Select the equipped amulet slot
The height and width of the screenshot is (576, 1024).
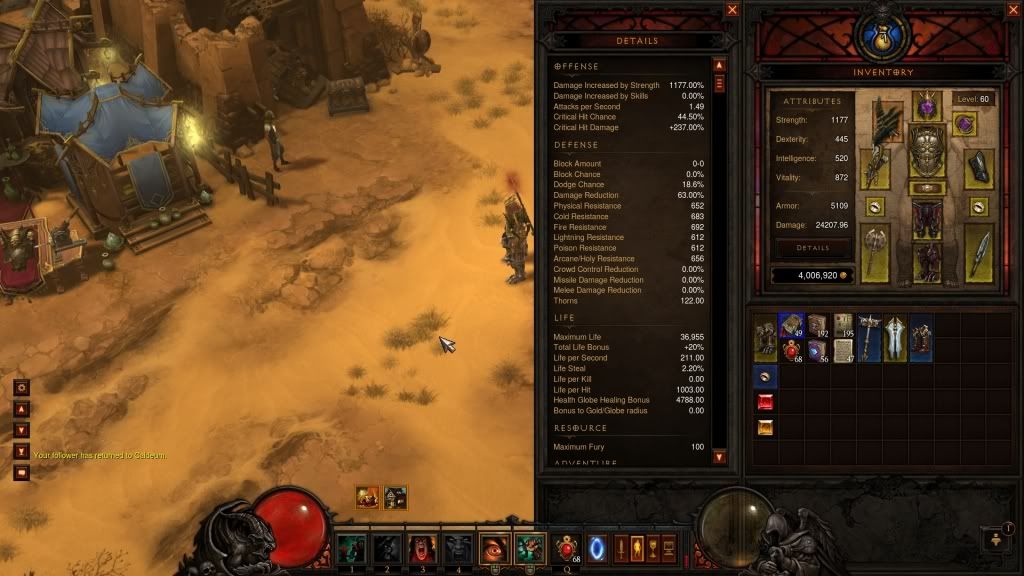[964, 124]
